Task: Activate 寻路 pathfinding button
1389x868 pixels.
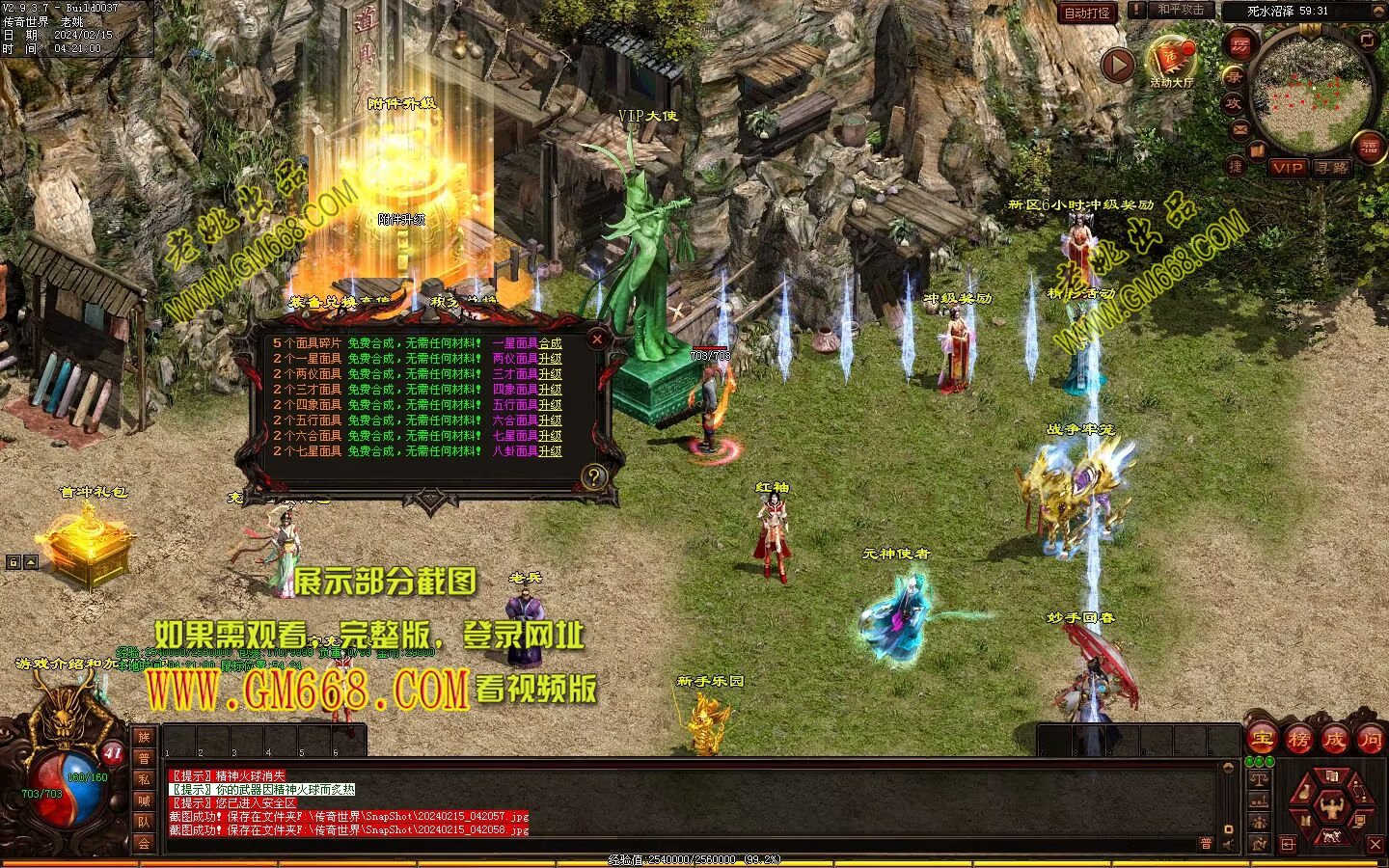Action: click(1331, 167)
